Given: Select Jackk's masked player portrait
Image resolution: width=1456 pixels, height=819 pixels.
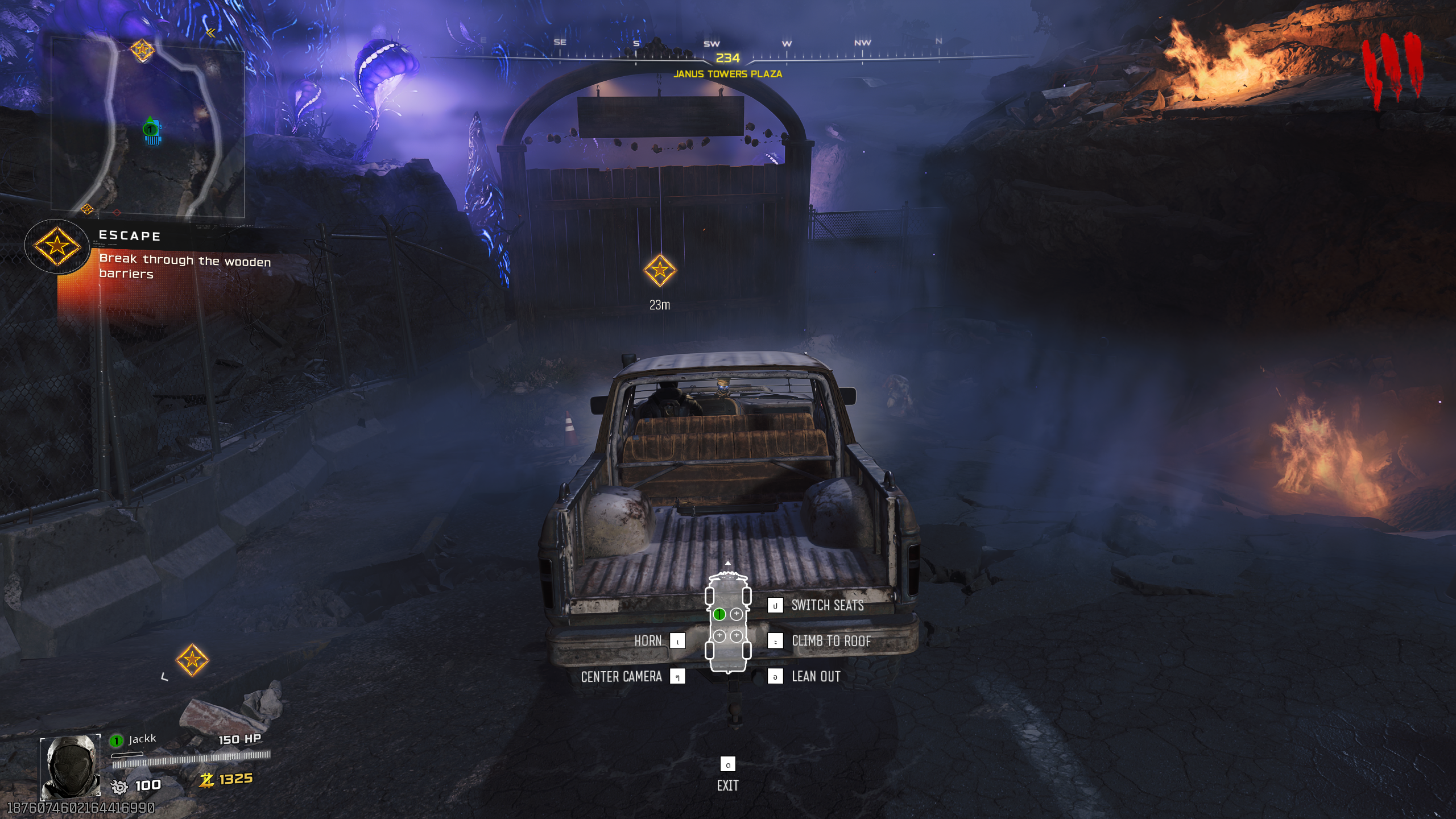Looking at the screenshot, I should click(71, 767).
